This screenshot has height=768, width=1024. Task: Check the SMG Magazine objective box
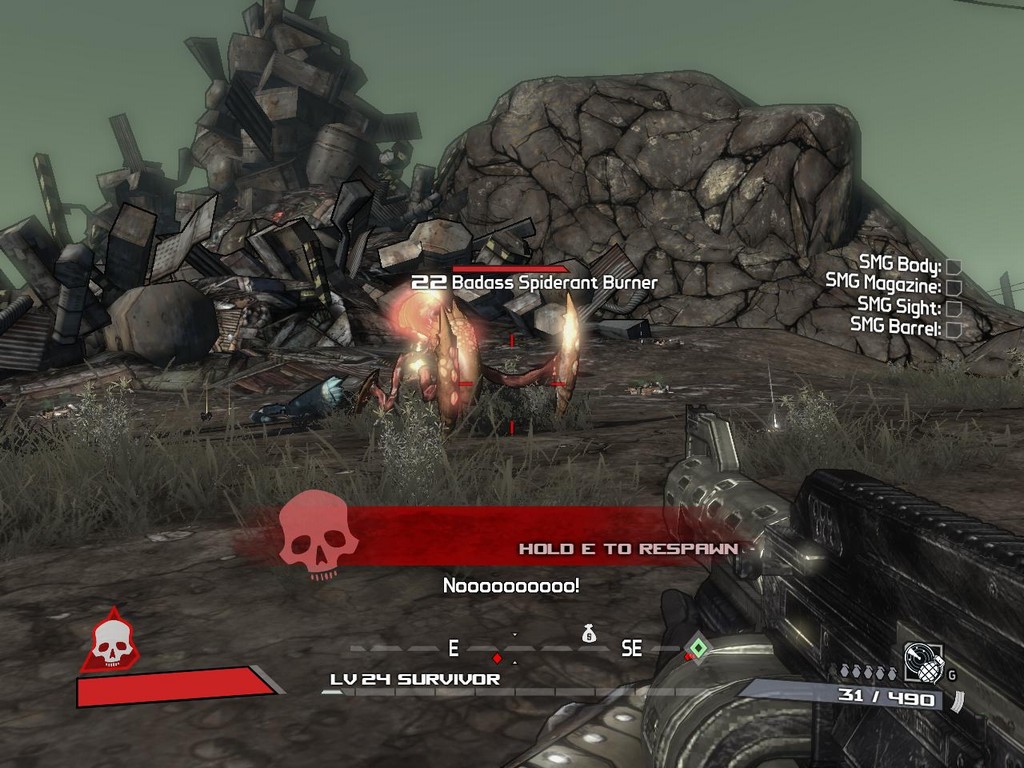coord(953,287)
